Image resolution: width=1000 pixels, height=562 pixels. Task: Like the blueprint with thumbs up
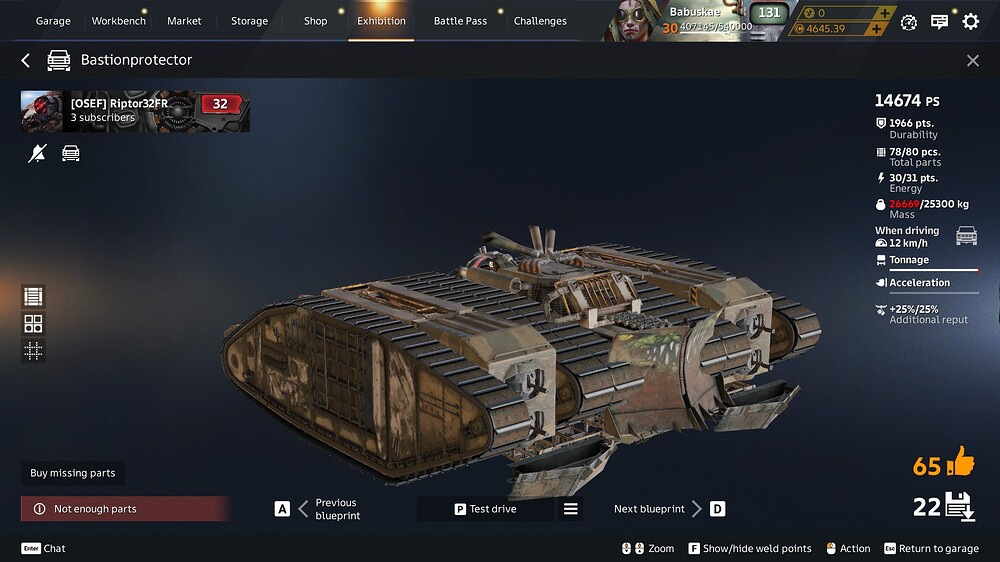(958, 462)
